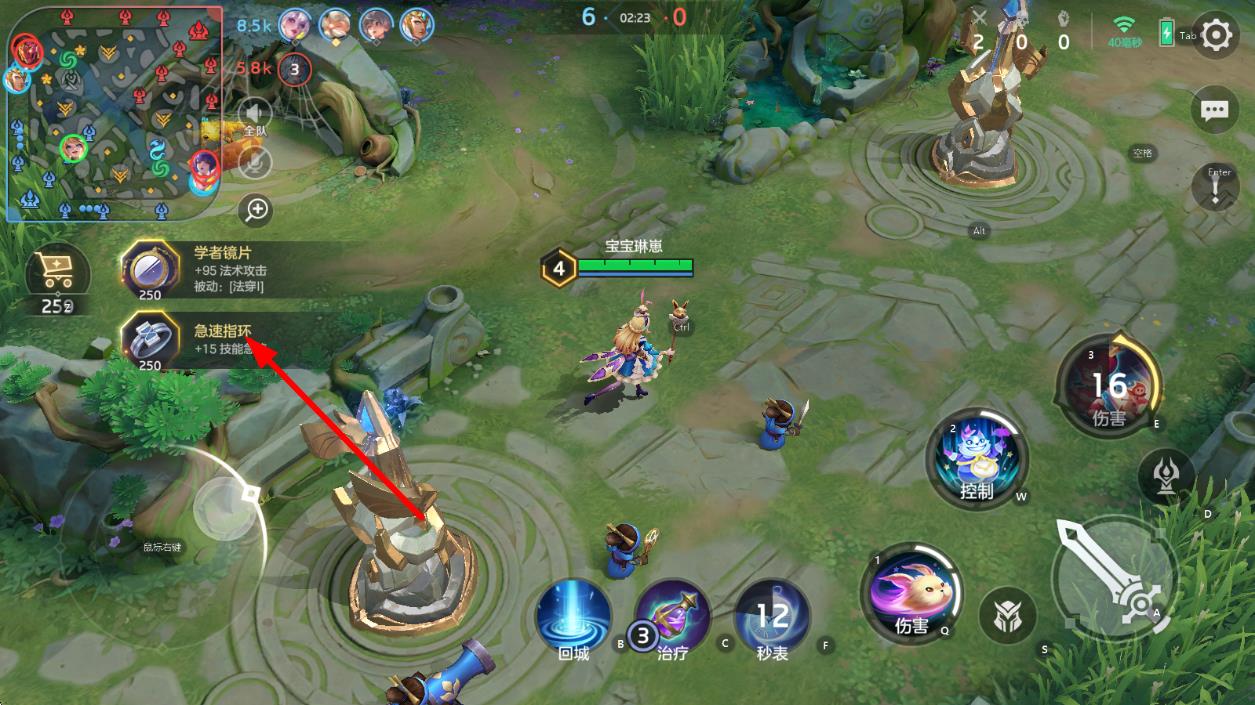Zoom the minimap with the magnifier button
The image size is (1255, 705).
(257, 209)
